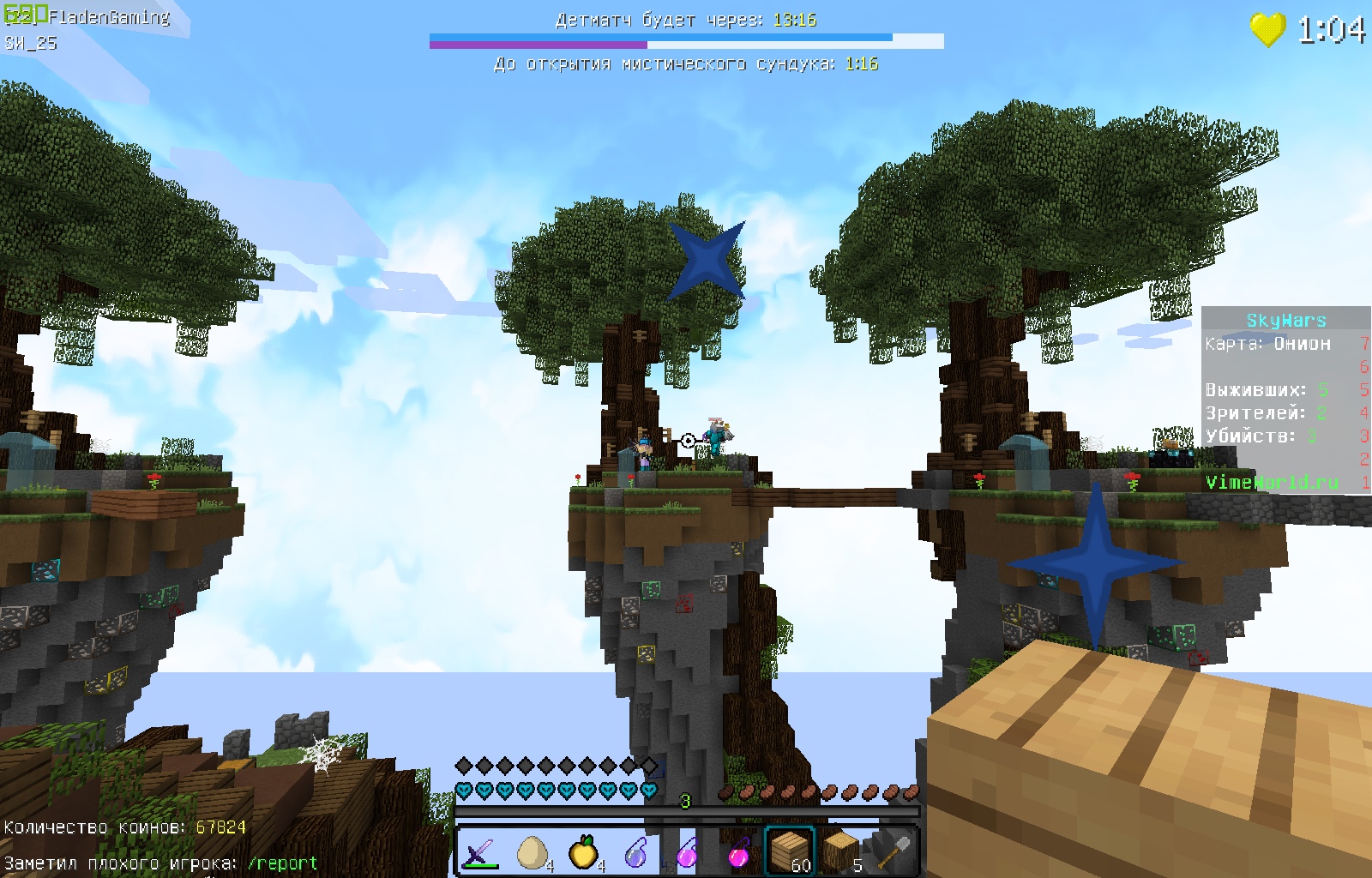Select the iron shovel hotbar slot
Image resolution: width=1372 pixels, height=878 pixels.
(x=893, y=851)
